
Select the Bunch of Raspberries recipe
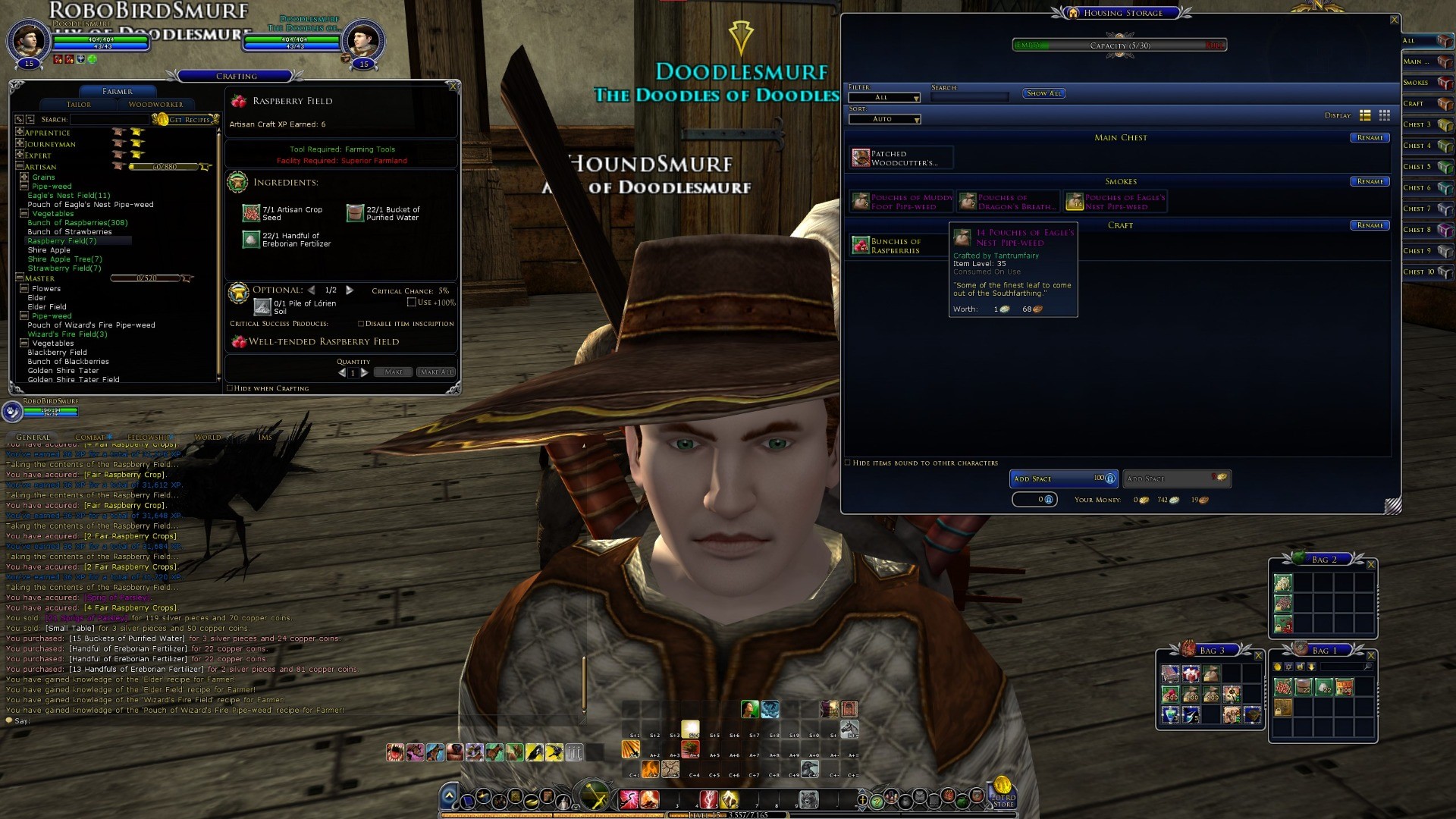coord(77,223)
